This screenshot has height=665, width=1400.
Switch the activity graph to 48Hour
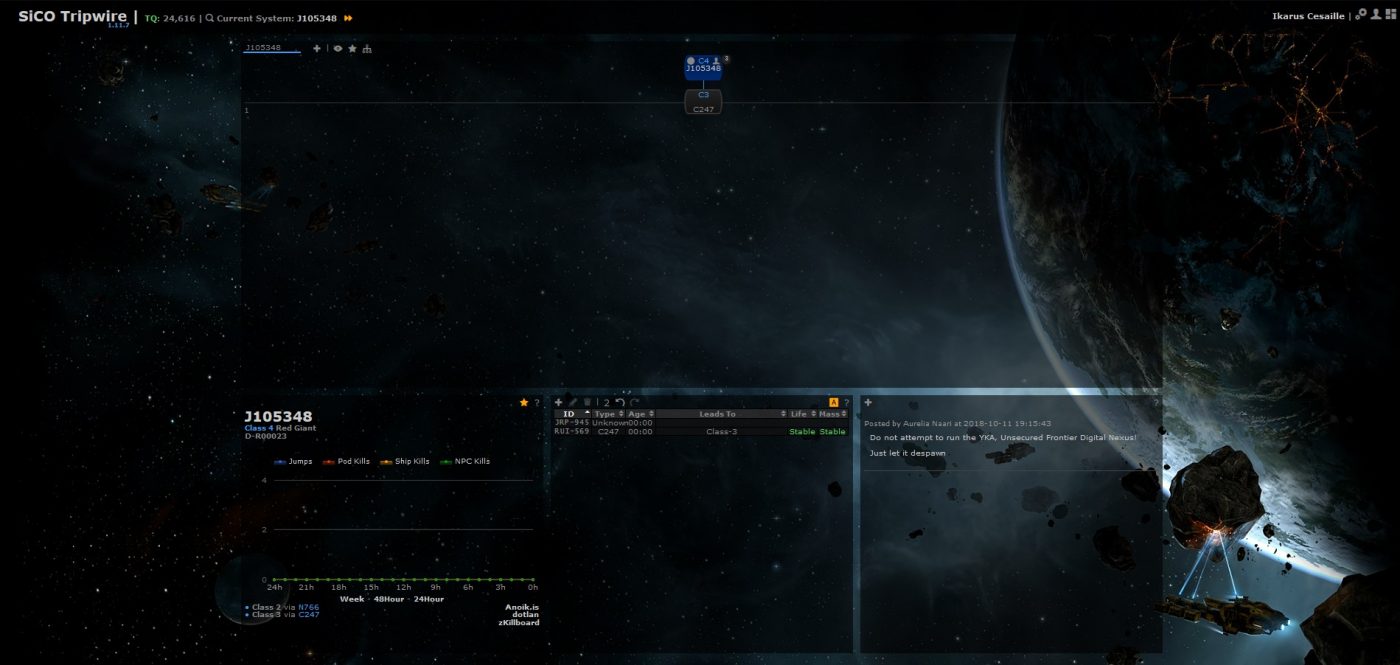[387, 599]
